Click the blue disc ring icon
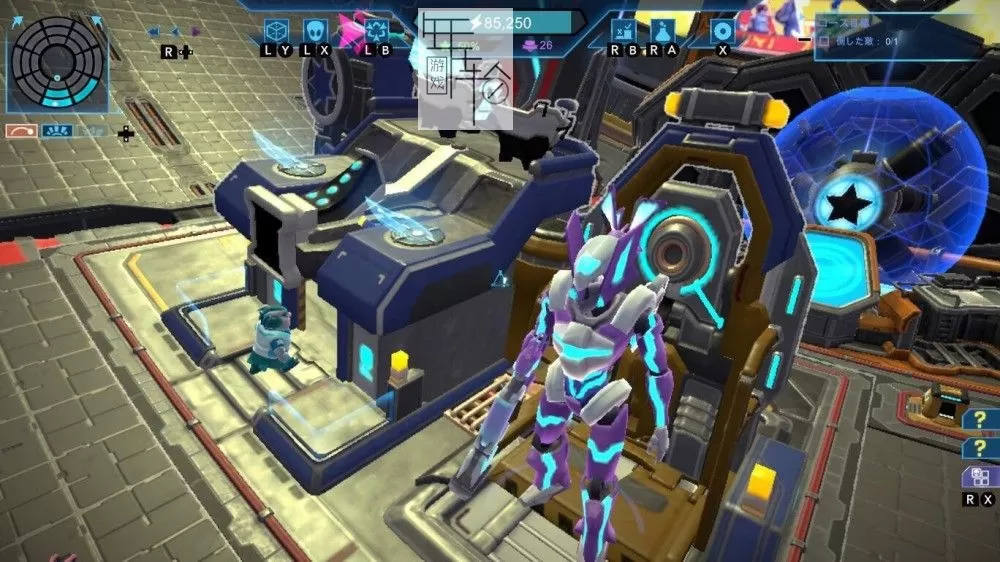1000x562 pixels. pos(723,31)
